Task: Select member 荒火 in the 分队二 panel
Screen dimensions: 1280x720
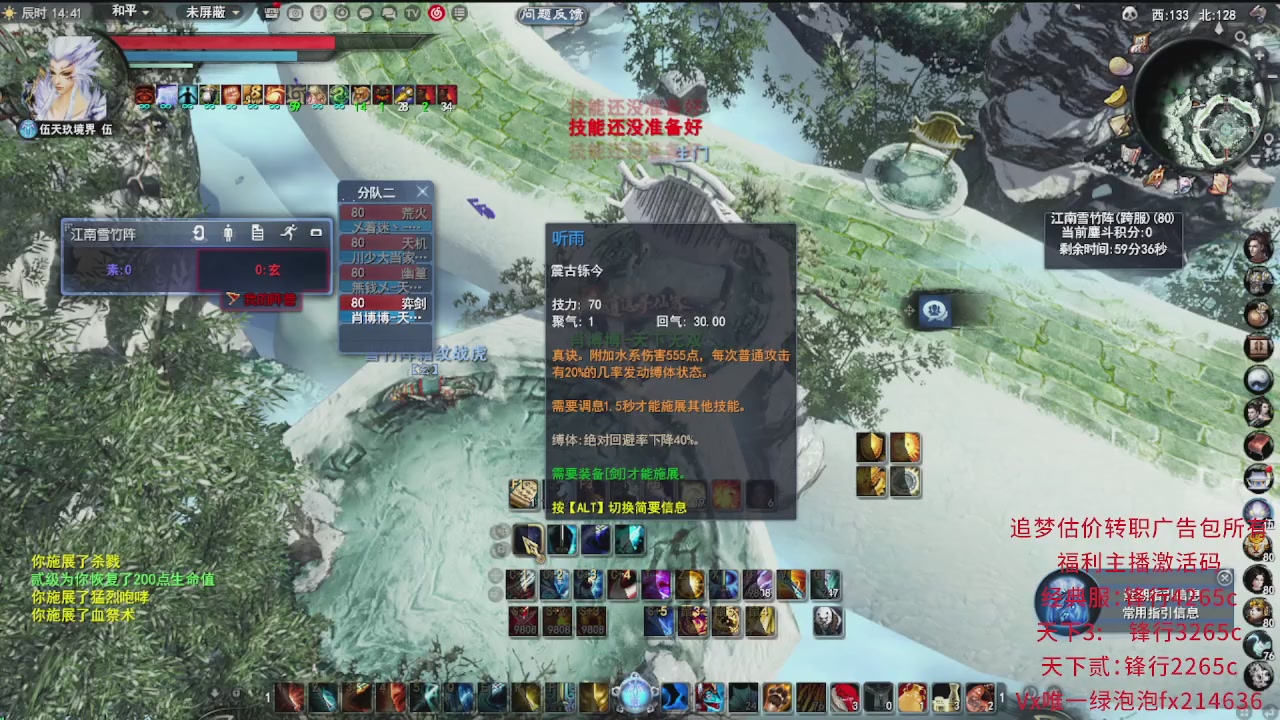Action: coord(415,212)
